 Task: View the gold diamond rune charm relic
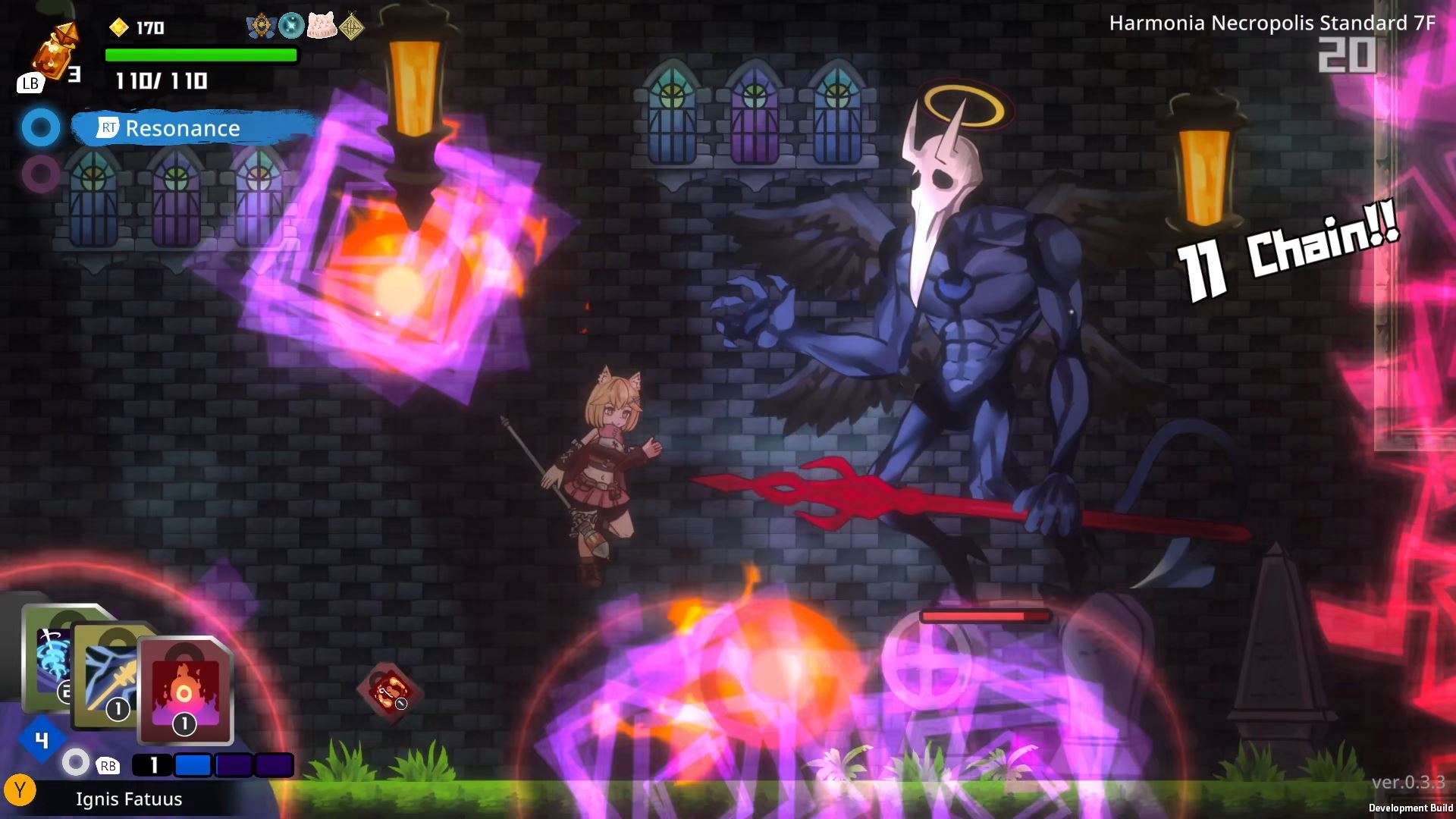[x=351, y=27]
